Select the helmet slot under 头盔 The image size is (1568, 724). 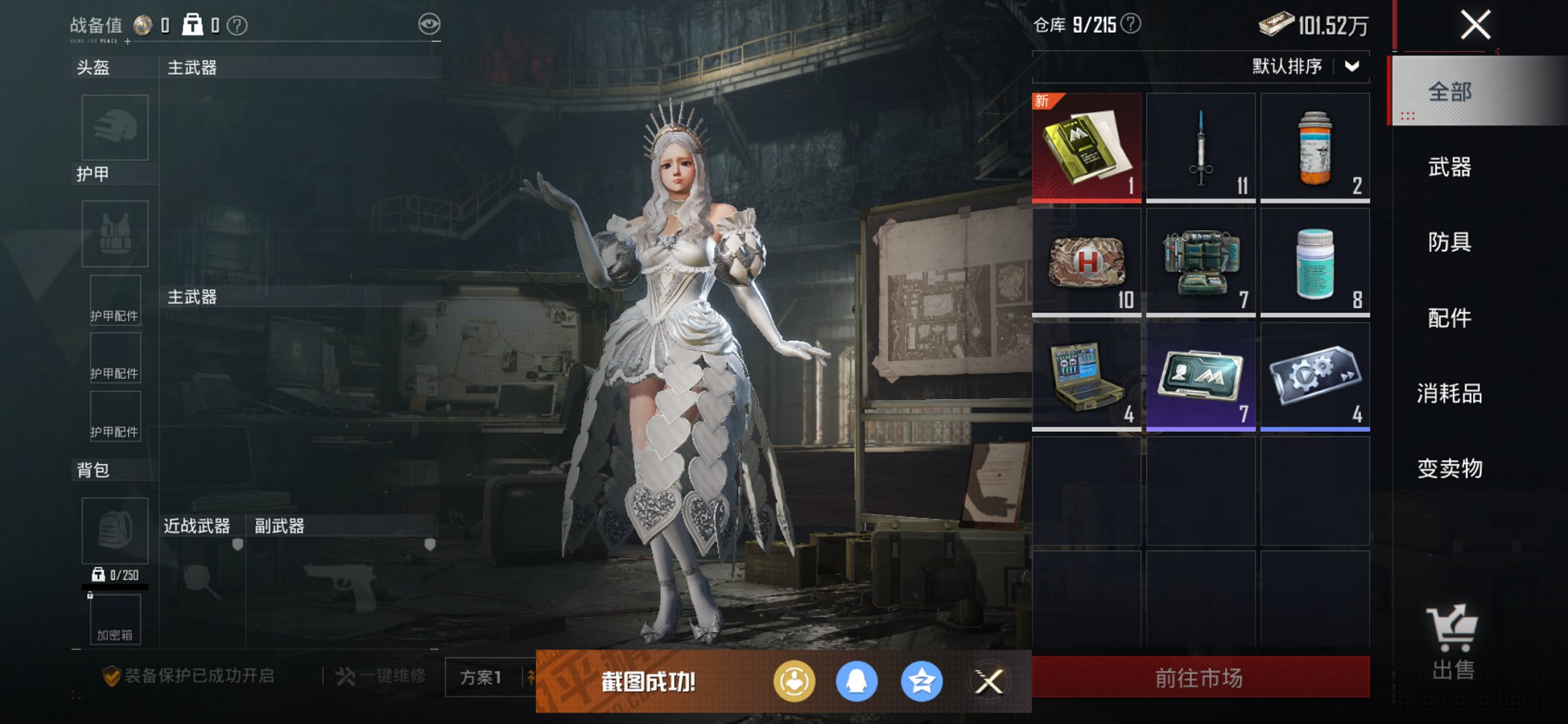[x=114, y=127]
